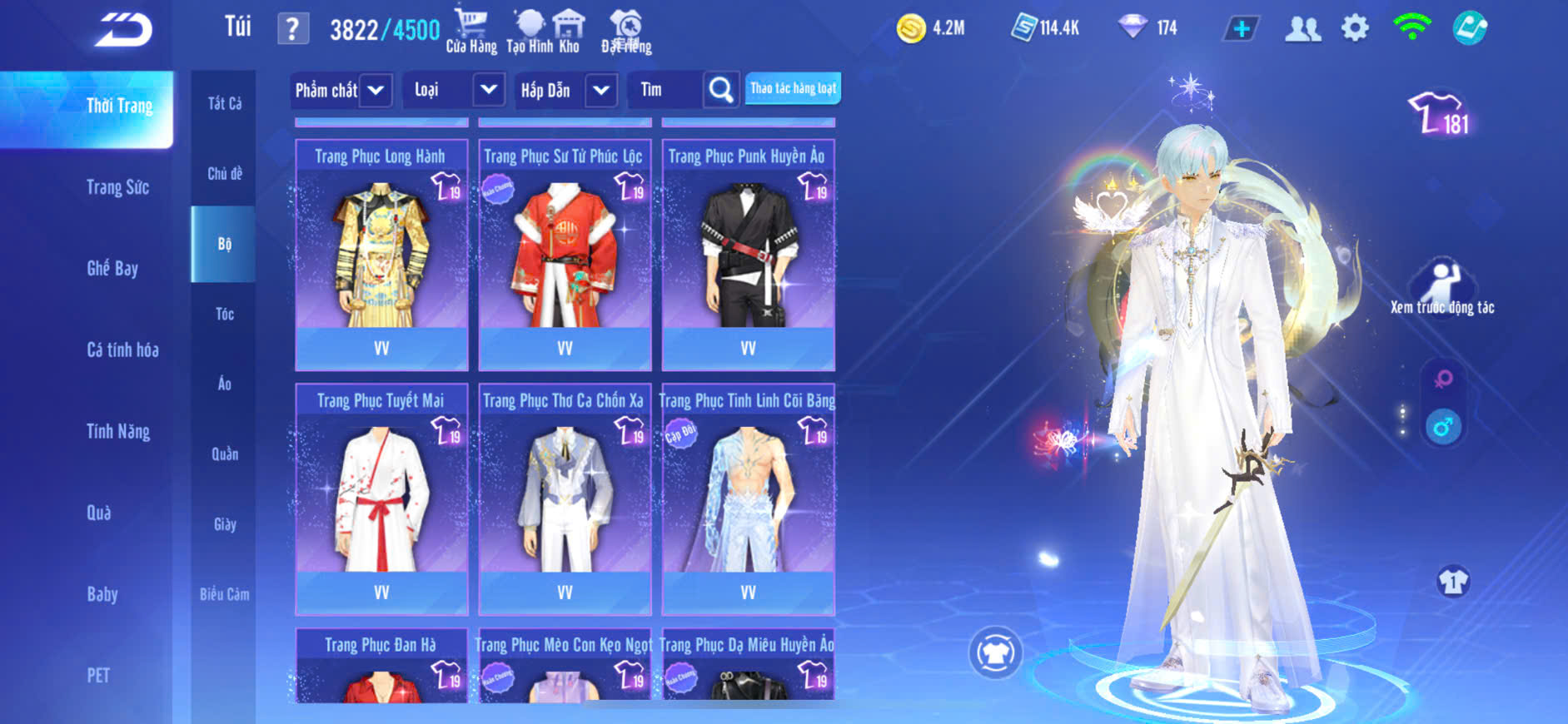Viewport: 1568px width, 724px height.
Task: Open the Ghế Bay category
Action: tap(112, 268)
